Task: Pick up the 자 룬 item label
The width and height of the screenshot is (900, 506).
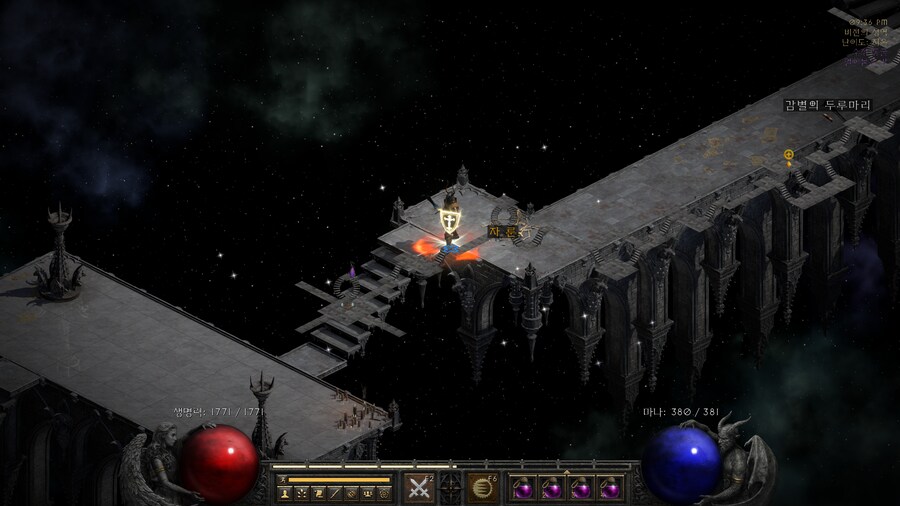Action: 503,231
